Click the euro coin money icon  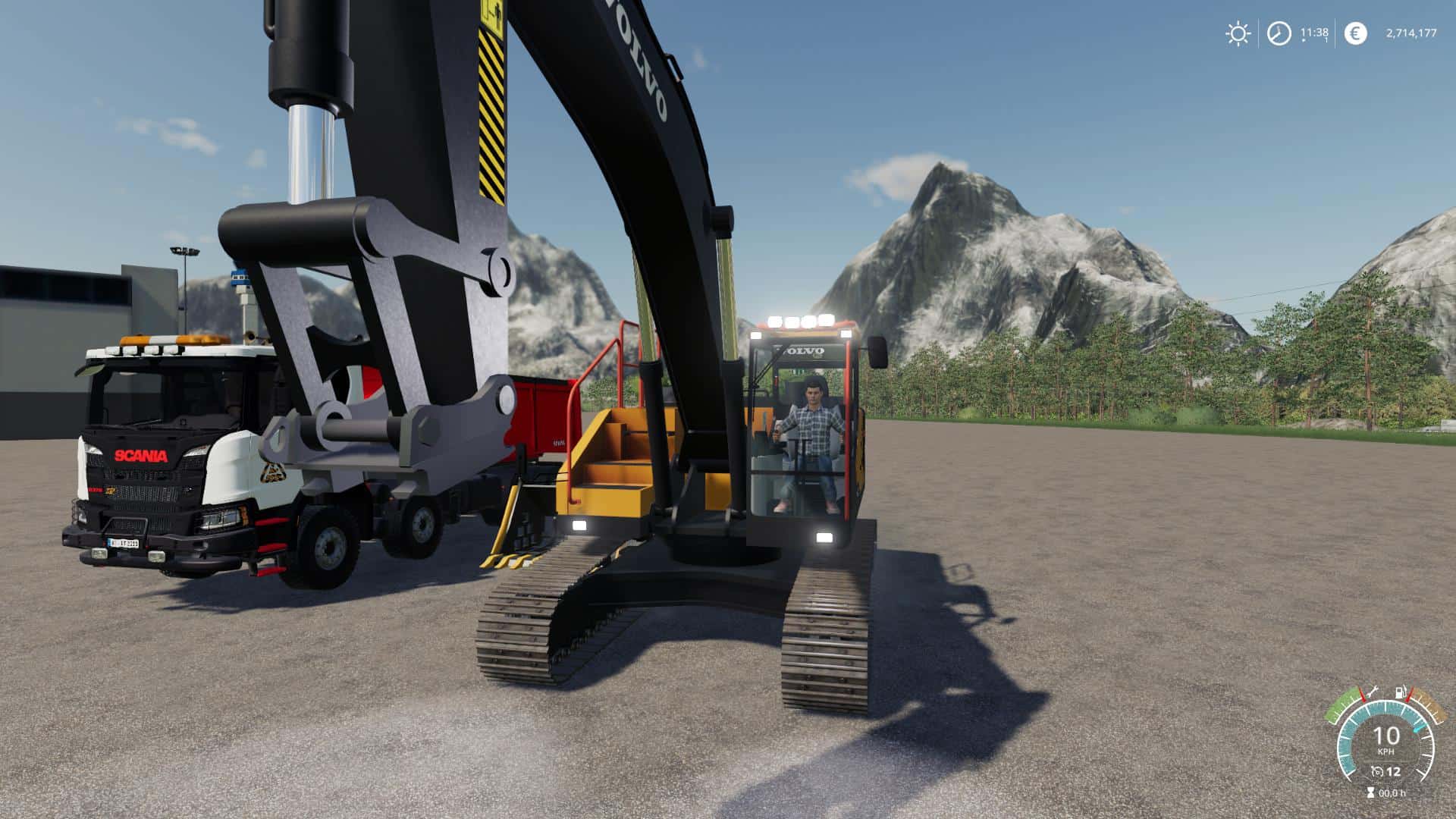point(1355,33)
